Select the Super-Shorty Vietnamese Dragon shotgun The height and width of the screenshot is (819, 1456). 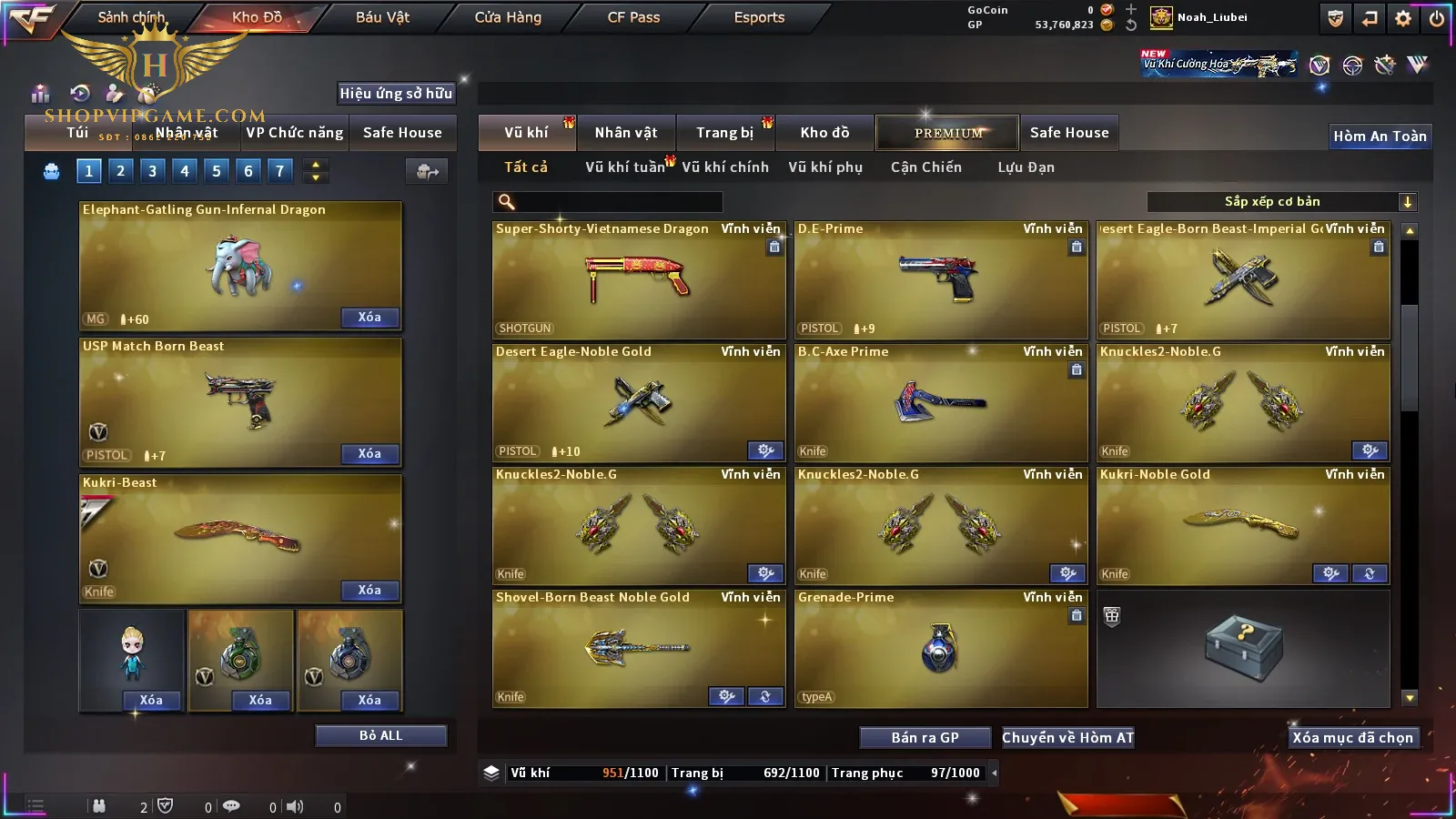pyautogui.click(x=638, y=280)
